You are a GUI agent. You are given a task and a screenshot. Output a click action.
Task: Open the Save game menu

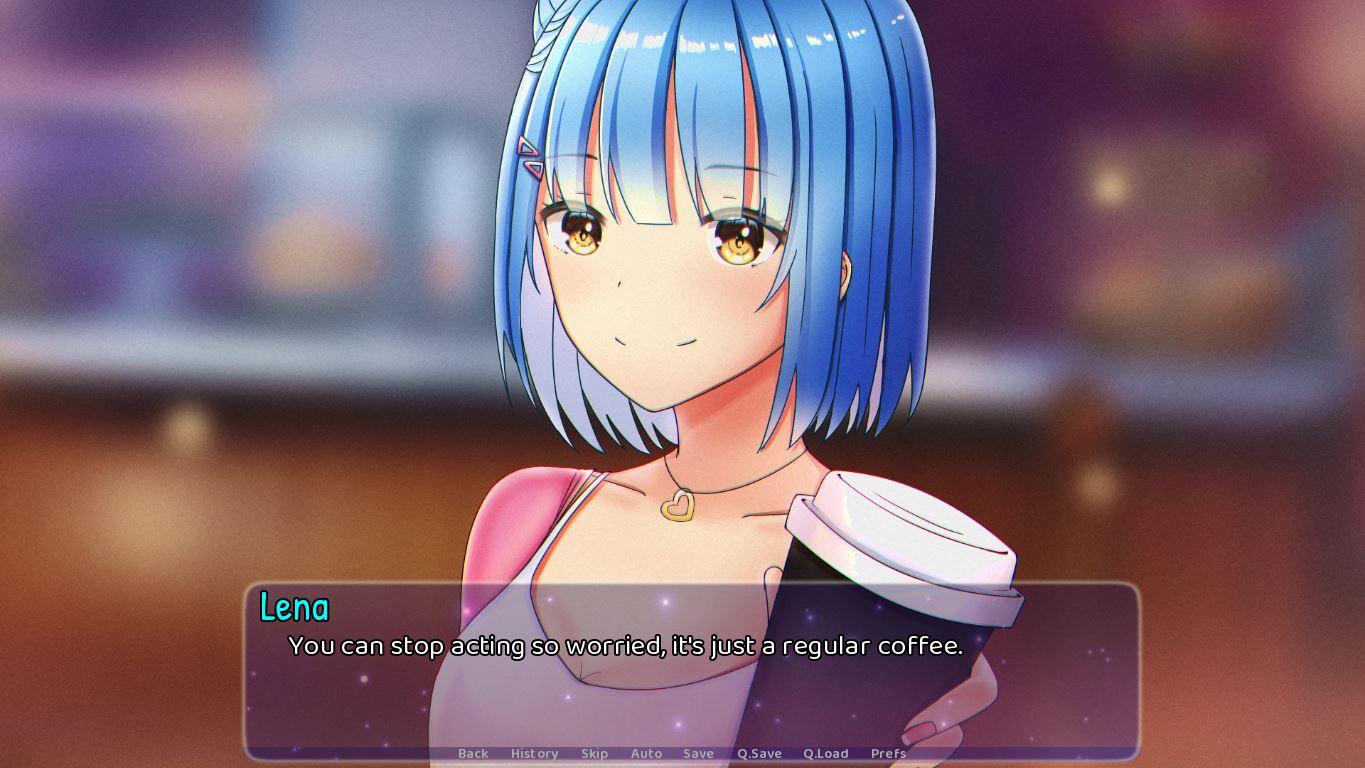point(698,753)
